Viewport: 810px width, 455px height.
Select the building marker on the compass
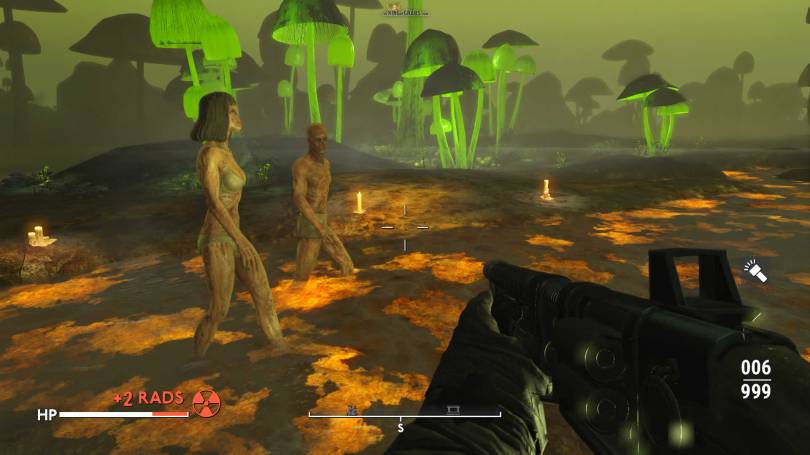[x=452, y=410]
